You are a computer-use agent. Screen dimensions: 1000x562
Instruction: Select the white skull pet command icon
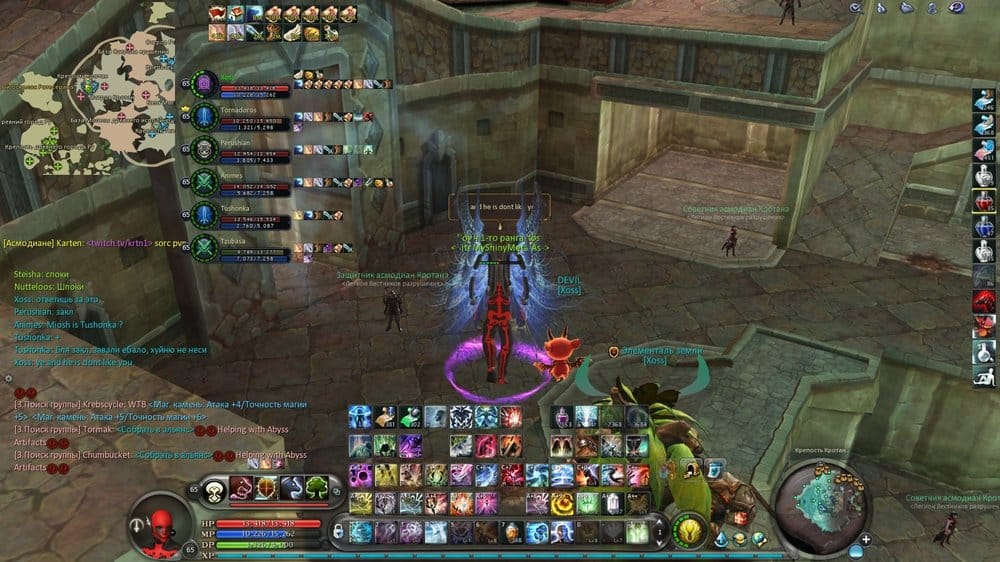pos(214,488)
